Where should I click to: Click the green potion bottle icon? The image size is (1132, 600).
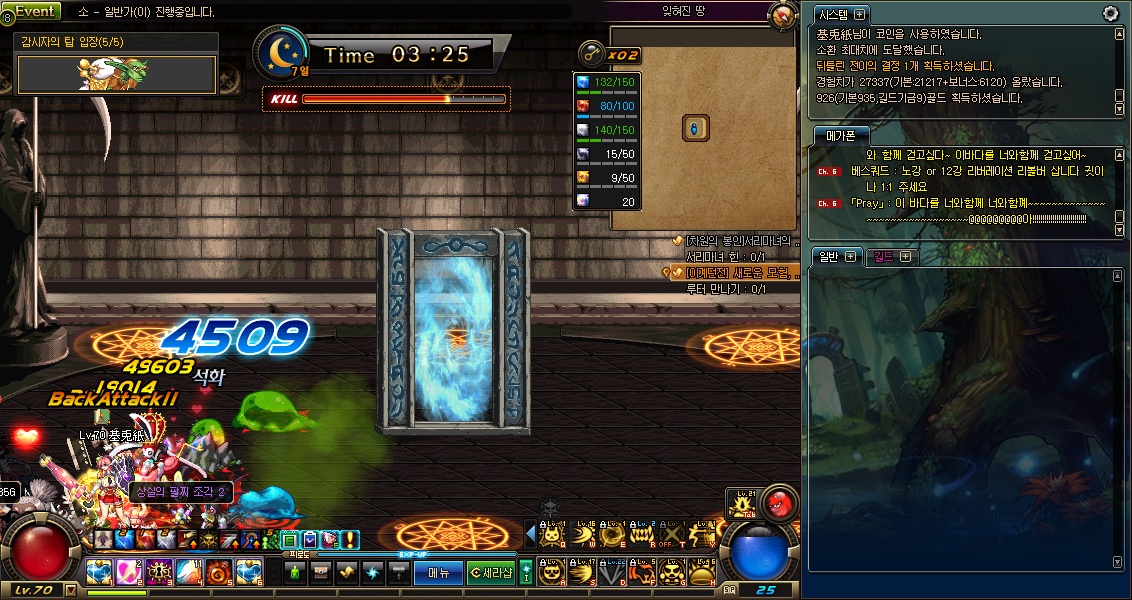294,573
